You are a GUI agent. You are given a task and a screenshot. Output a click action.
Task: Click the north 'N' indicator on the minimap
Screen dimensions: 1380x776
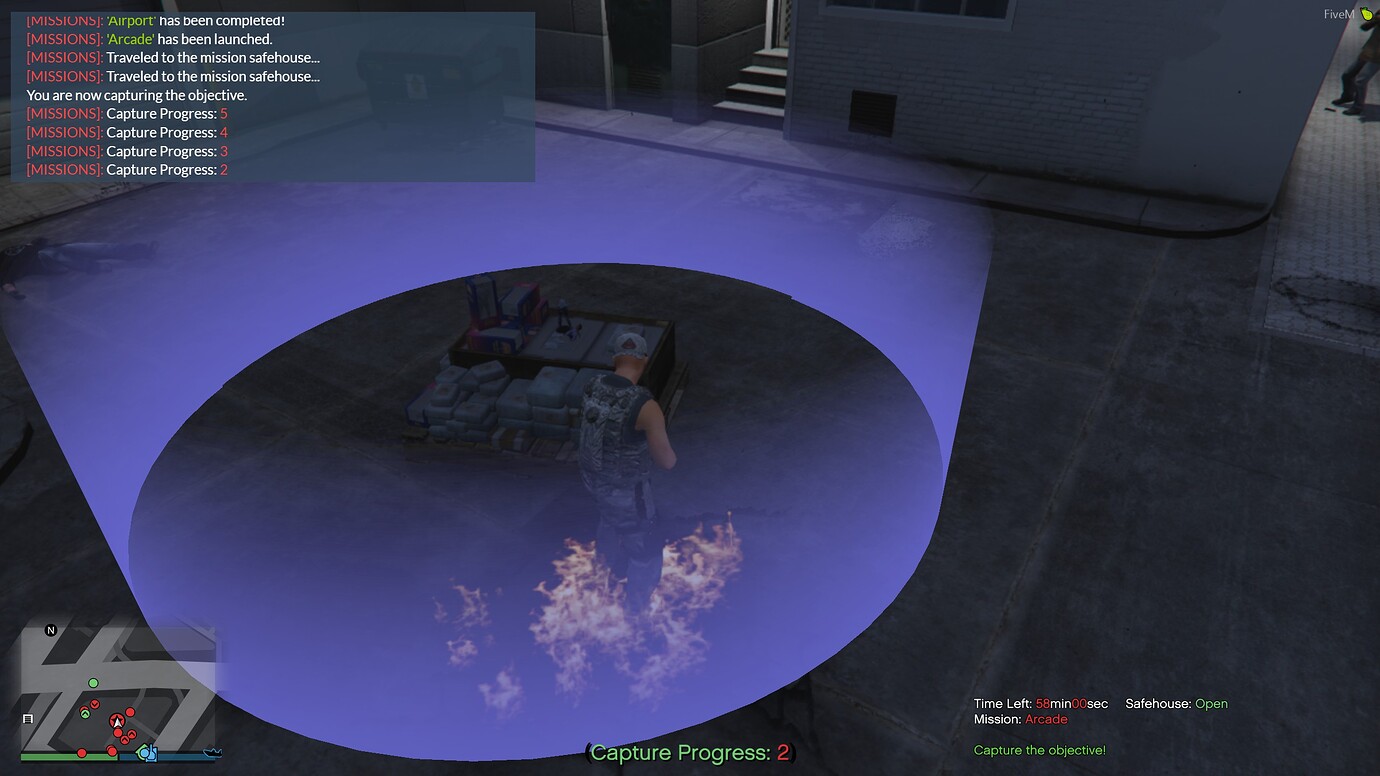[51, 629]
